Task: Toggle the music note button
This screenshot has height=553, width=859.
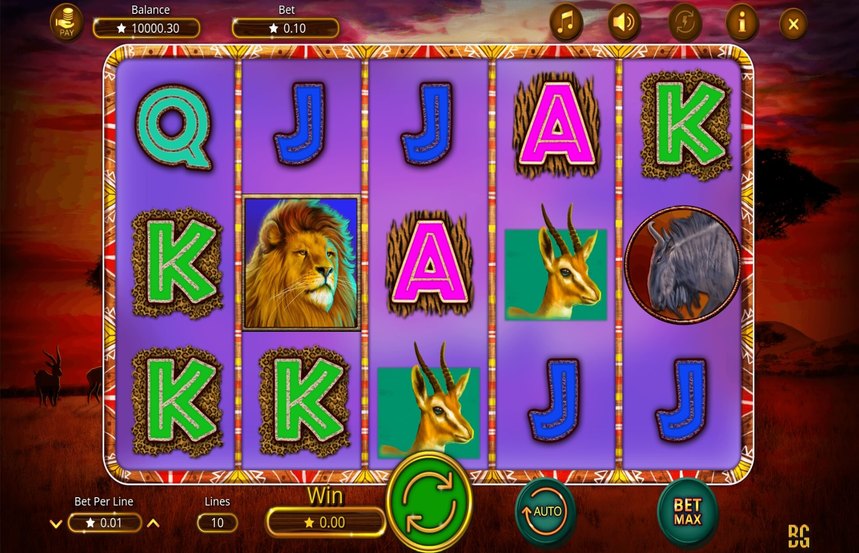Action: [566, 22]
